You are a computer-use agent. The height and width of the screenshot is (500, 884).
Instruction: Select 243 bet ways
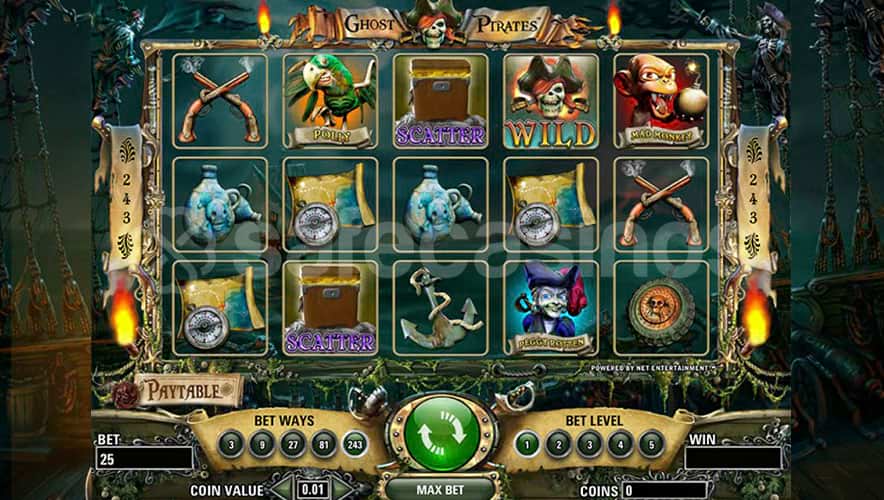pos(352,444)
